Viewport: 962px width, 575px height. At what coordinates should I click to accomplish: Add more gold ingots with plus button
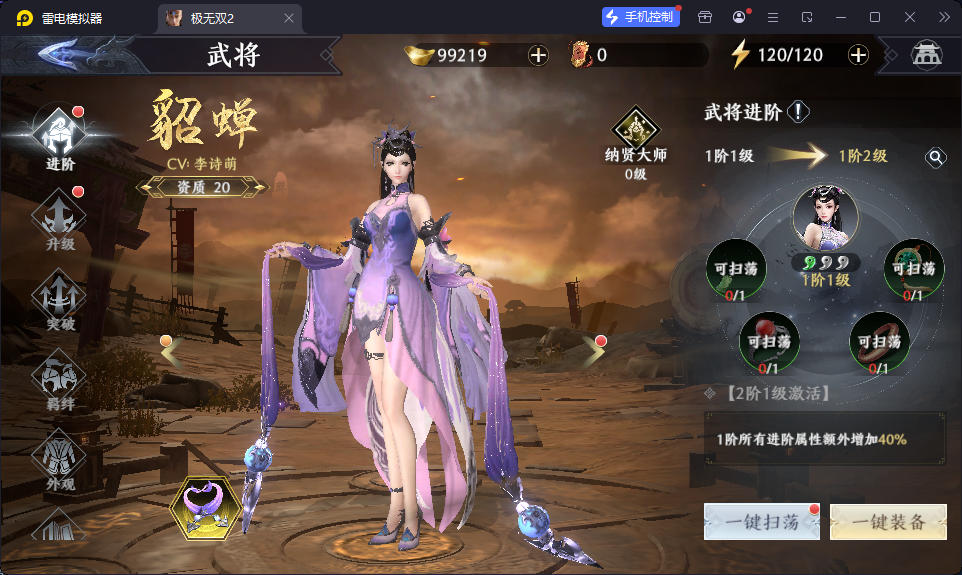click(538, 55)
